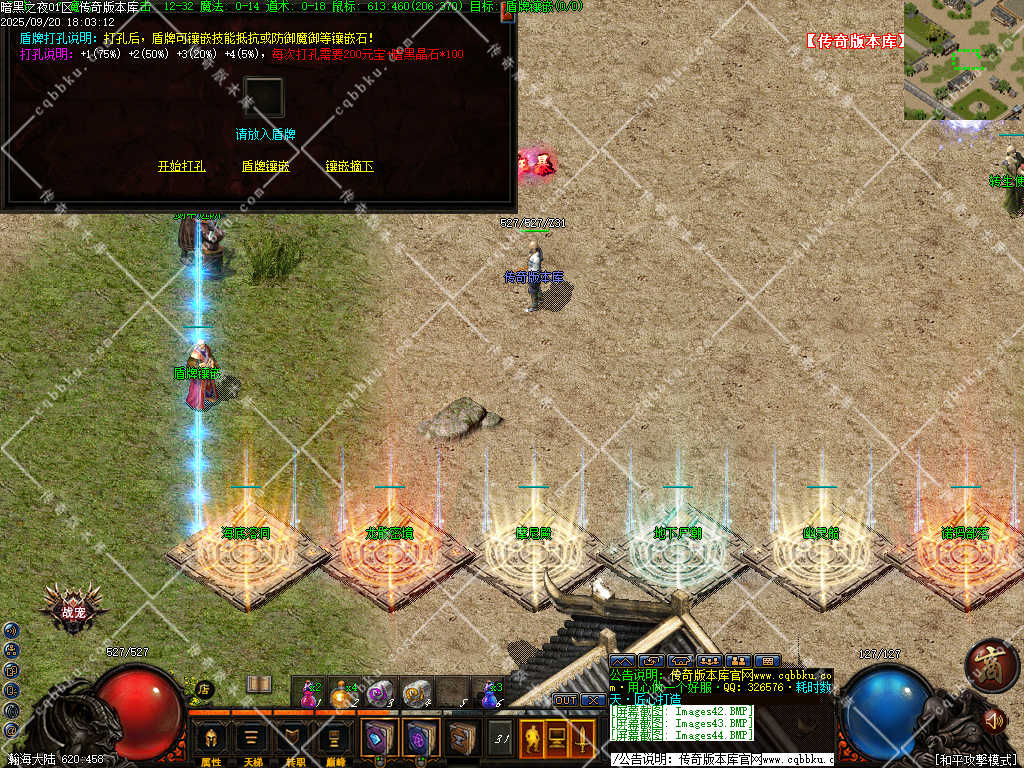
Task: Open the minimap in the corner
Action: (x=963, y=60)
